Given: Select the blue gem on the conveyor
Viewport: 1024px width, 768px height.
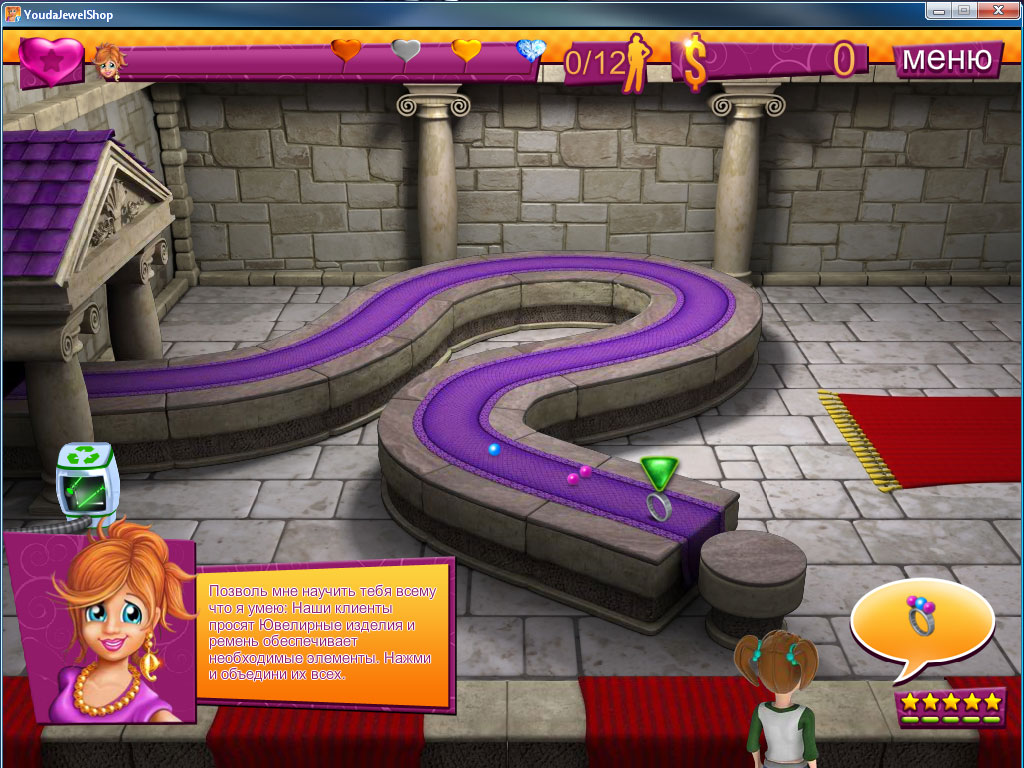Looking at the screenshot, I should point(494,450).
